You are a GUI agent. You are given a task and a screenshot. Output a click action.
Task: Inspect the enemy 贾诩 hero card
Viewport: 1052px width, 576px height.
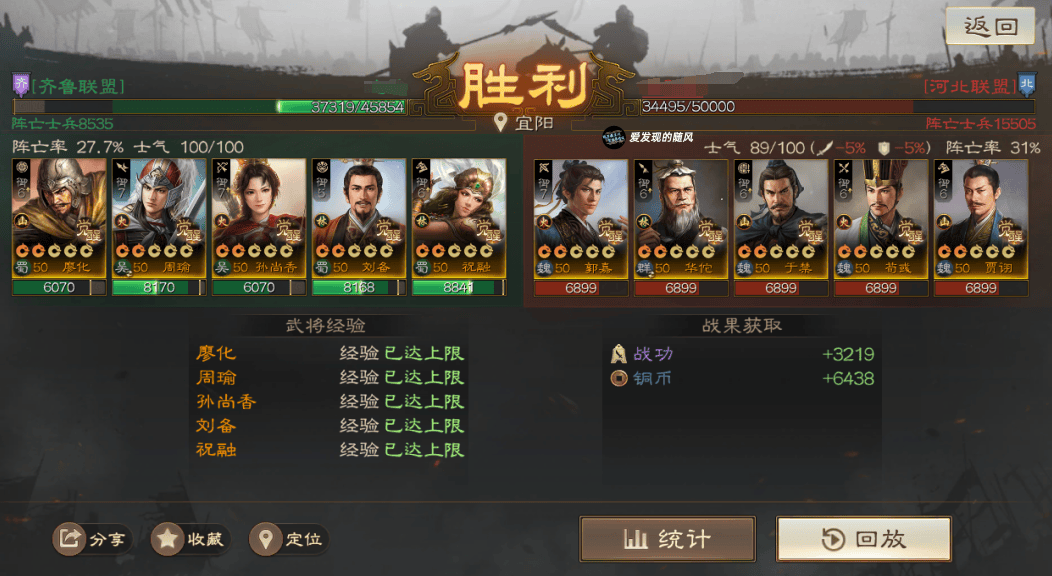click(x=981, y=218)
